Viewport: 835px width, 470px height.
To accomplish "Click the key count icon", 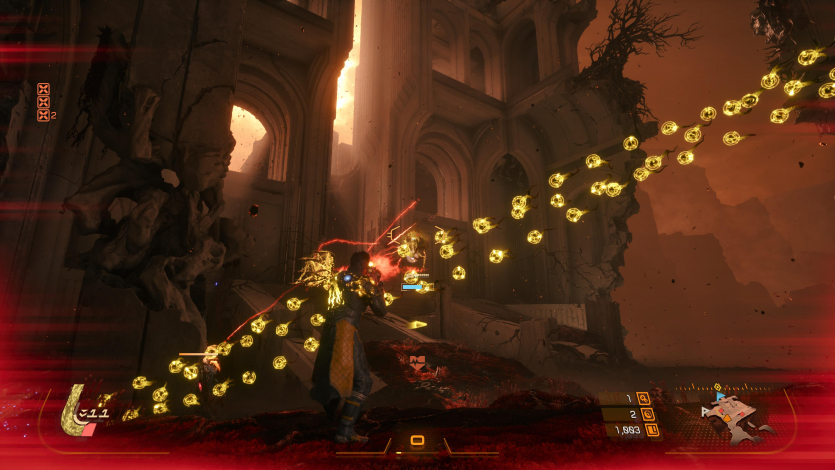I will 642,398.
